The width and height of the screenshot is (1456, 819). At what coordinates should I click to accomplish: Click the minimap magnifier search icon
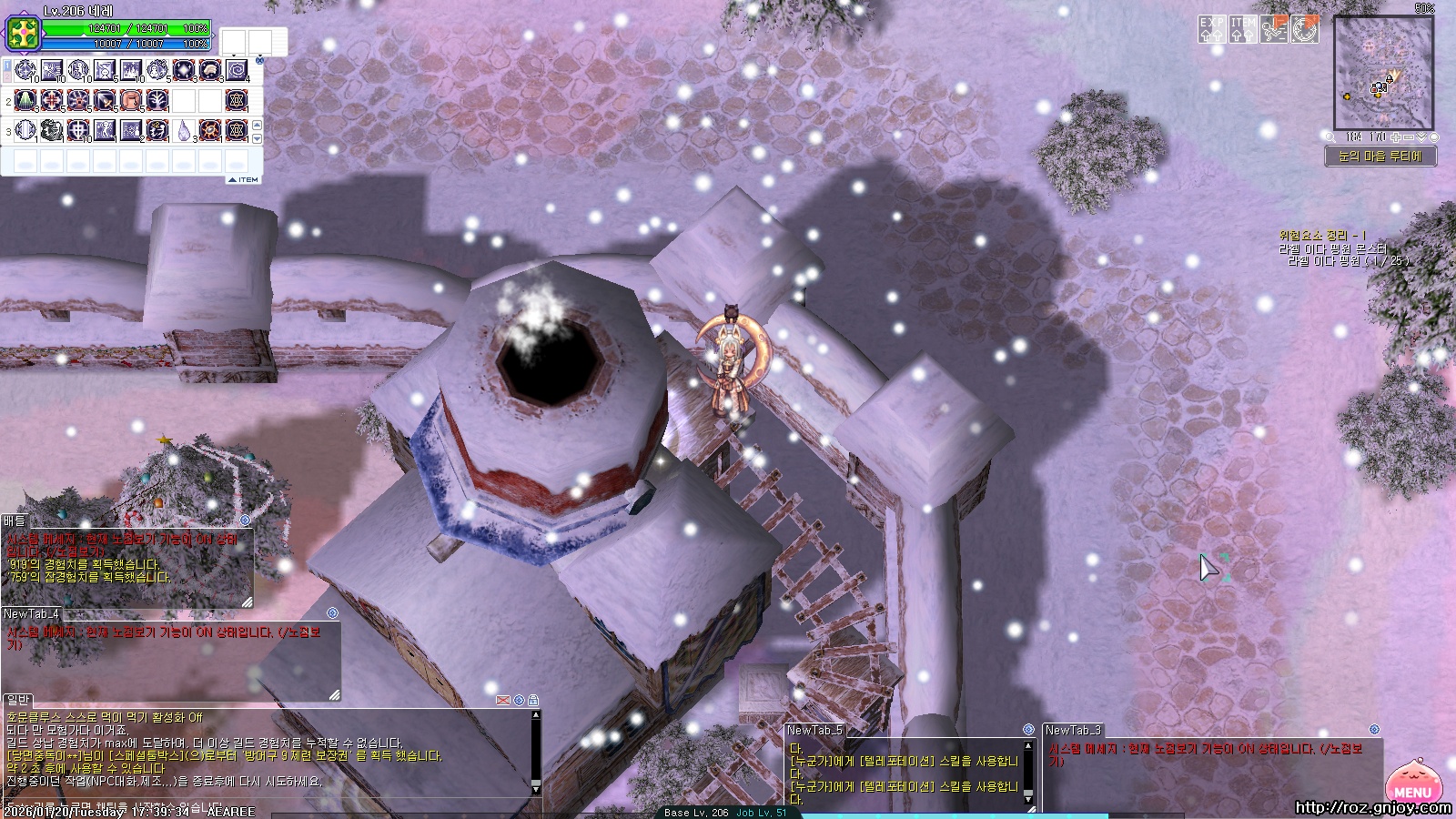1330,137
